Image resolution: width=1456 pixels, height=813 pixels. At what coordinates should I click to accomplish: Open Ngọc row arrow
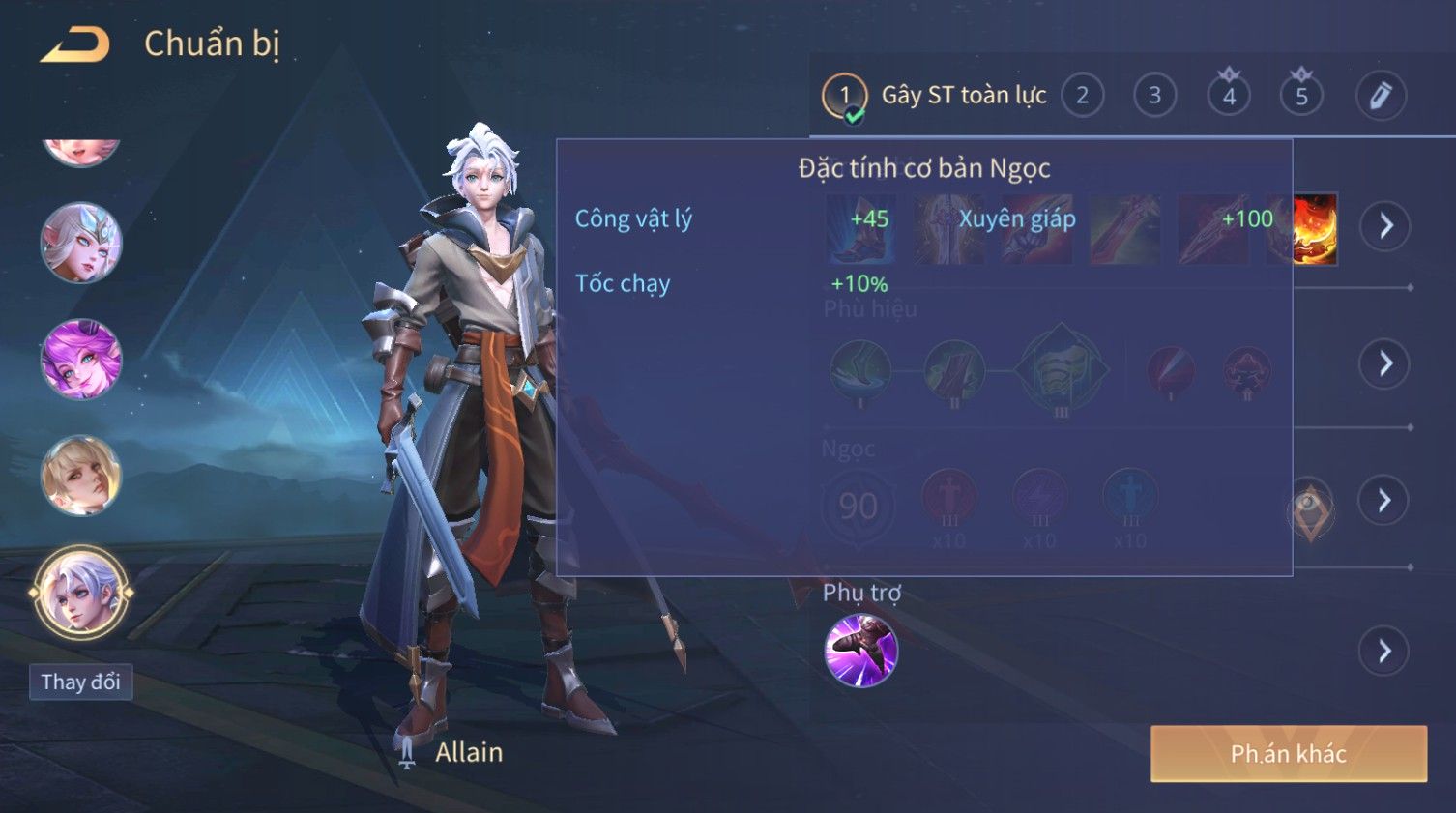click(1385, 501)
